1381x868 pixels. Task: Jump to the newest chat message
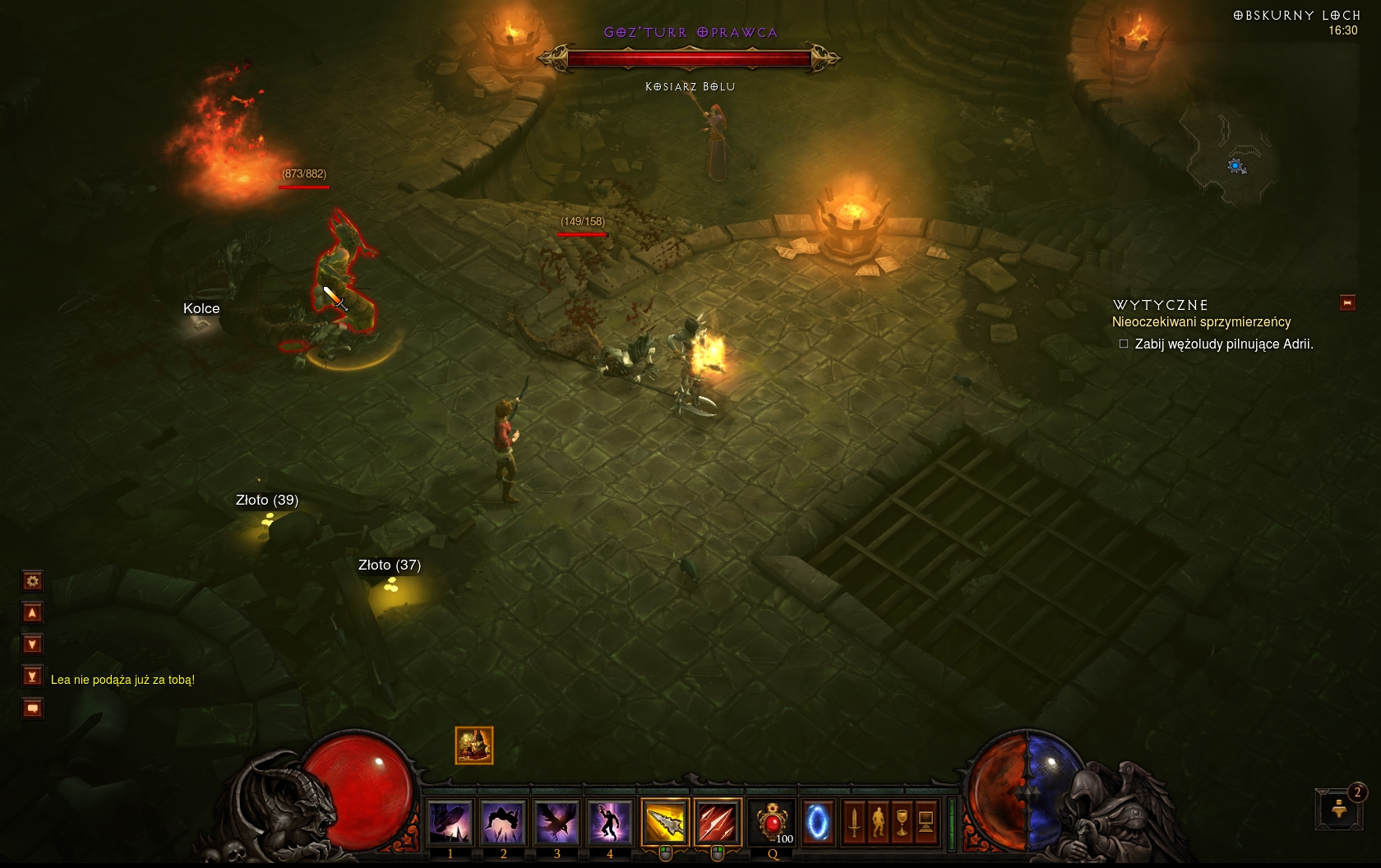[32, 676]
